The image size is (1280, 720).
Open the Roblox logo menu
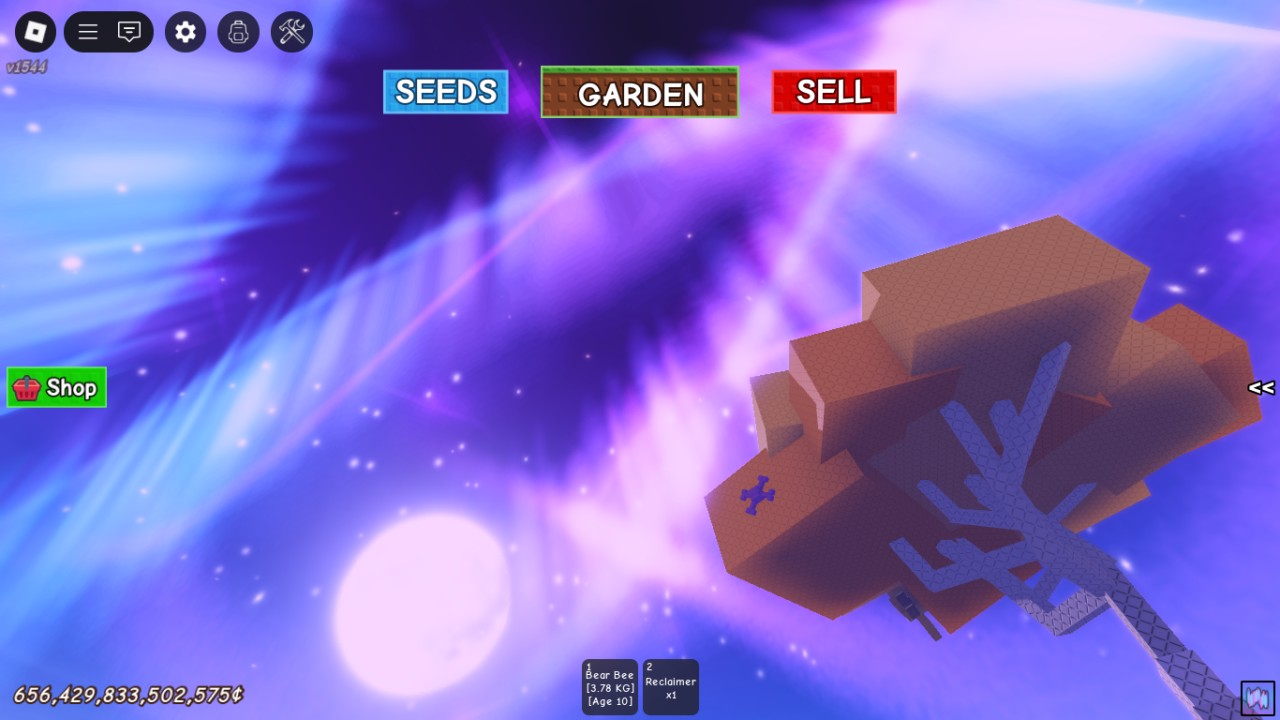tap(36, 32)
